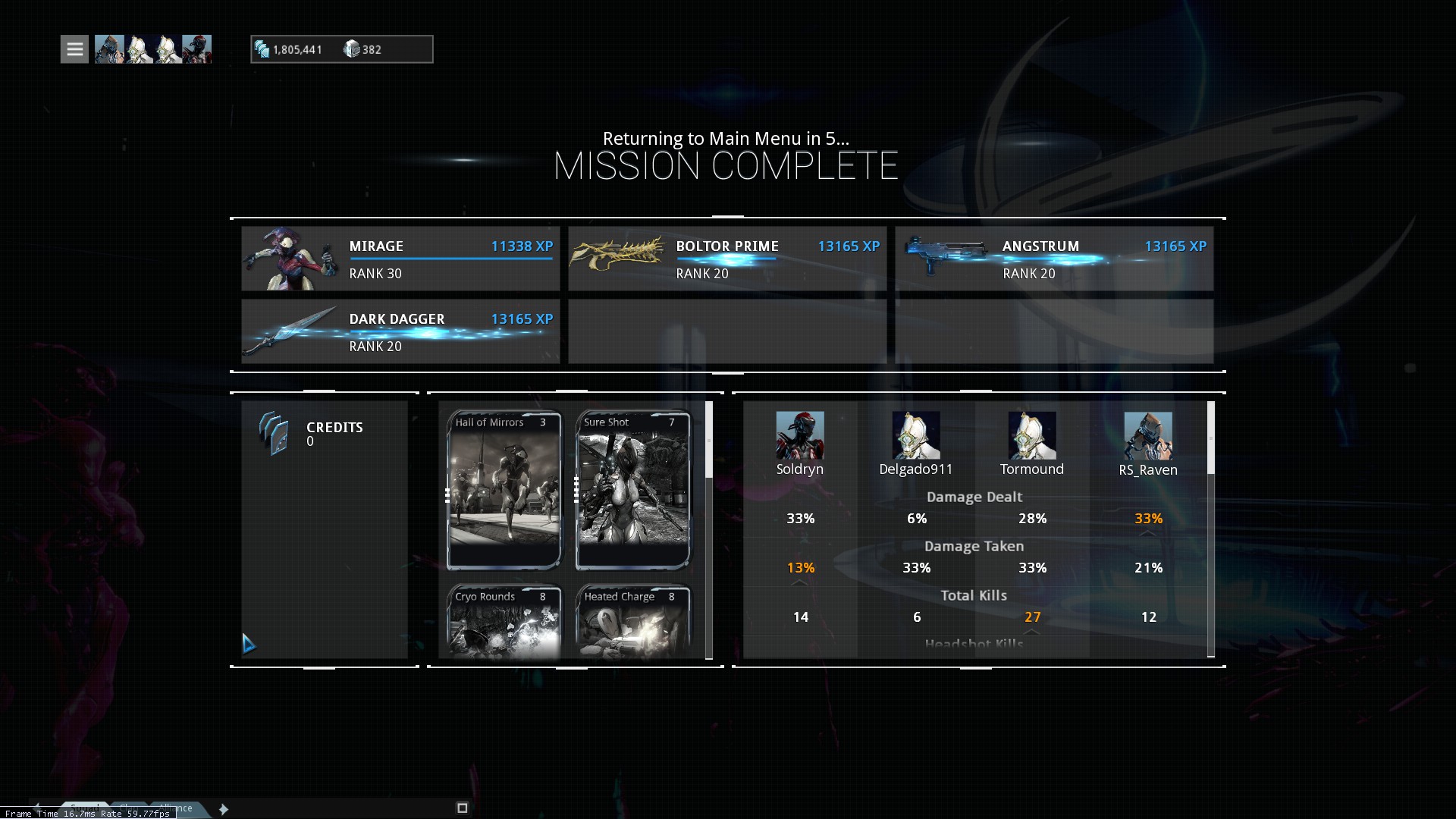Select the Dark Dagger XP panel

click(400, 331)
